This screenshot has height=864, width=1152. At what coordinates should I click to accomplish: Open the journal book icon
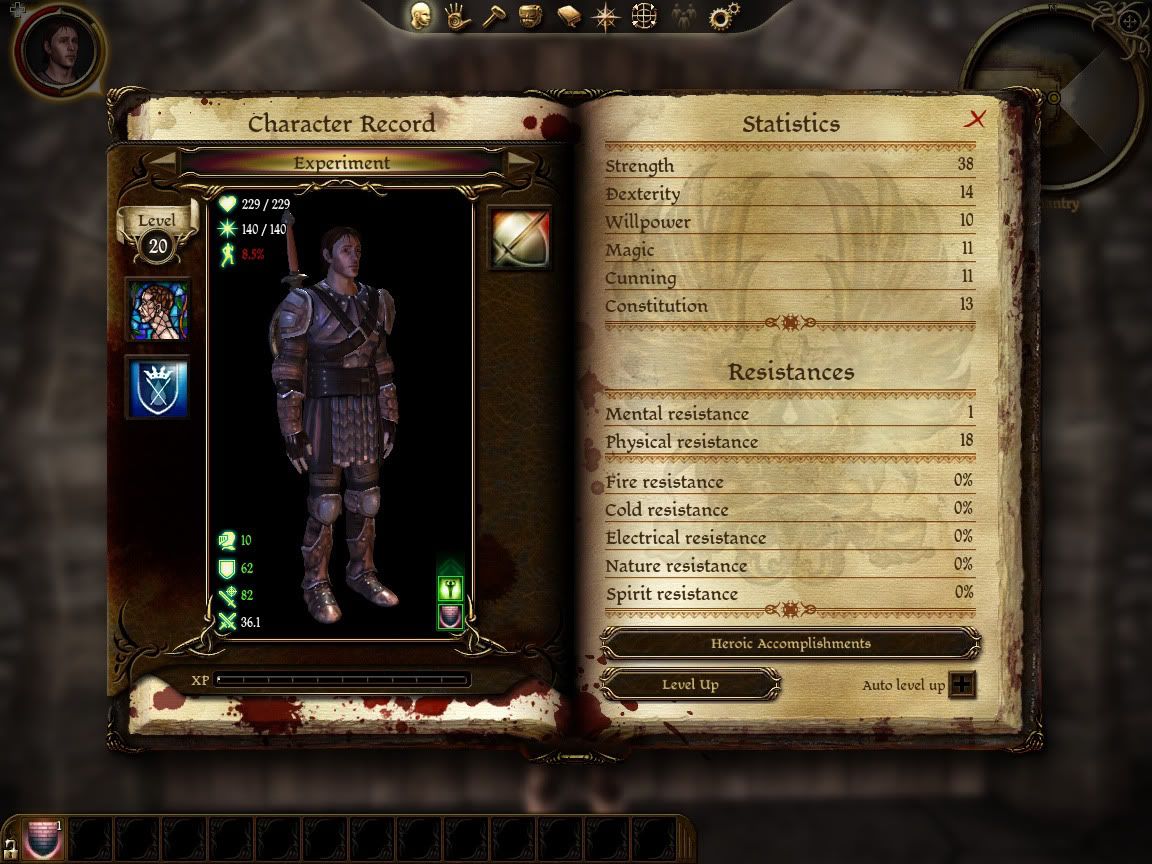568,17
